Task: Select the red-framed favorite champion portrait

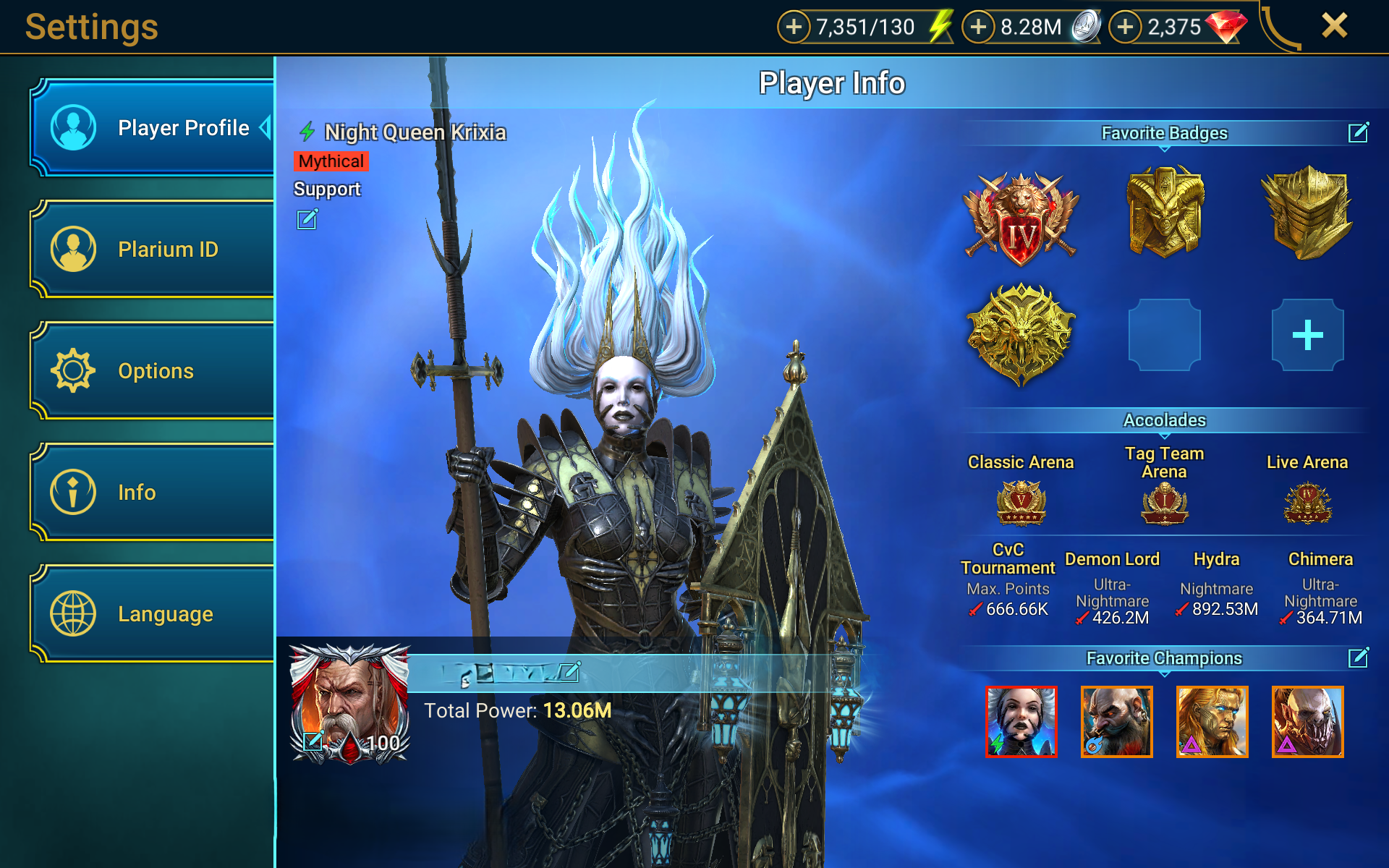Action: 1021,722
